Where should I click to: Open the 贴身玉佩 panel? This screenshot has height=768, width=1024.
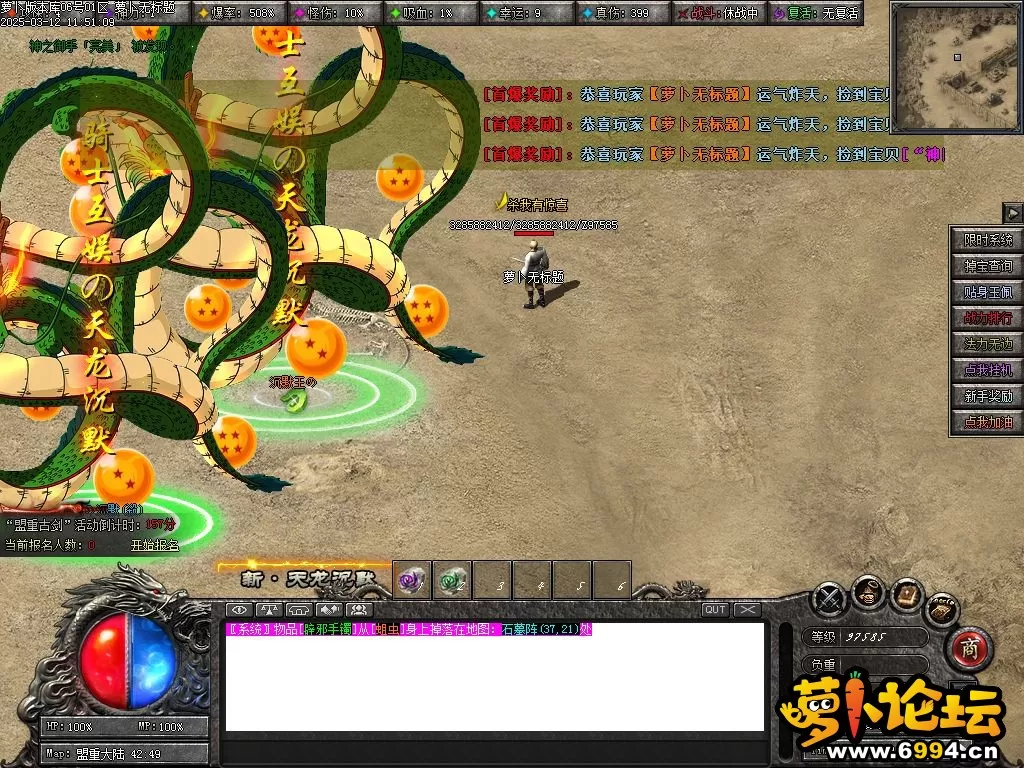pos(987,292)
